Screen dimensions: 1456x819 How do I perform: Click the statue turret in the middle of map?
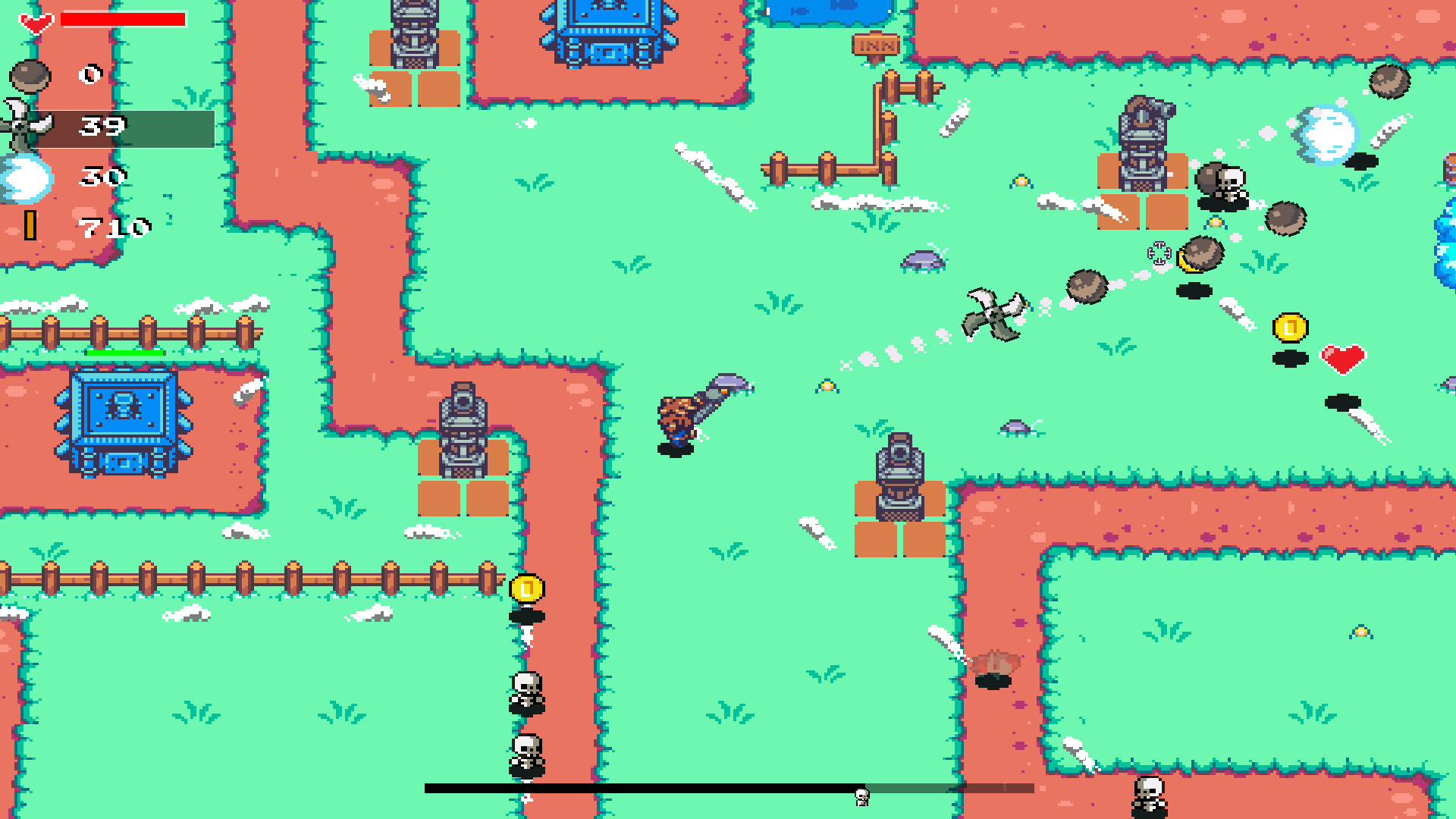pyautogui.click(x=899, y=474)
